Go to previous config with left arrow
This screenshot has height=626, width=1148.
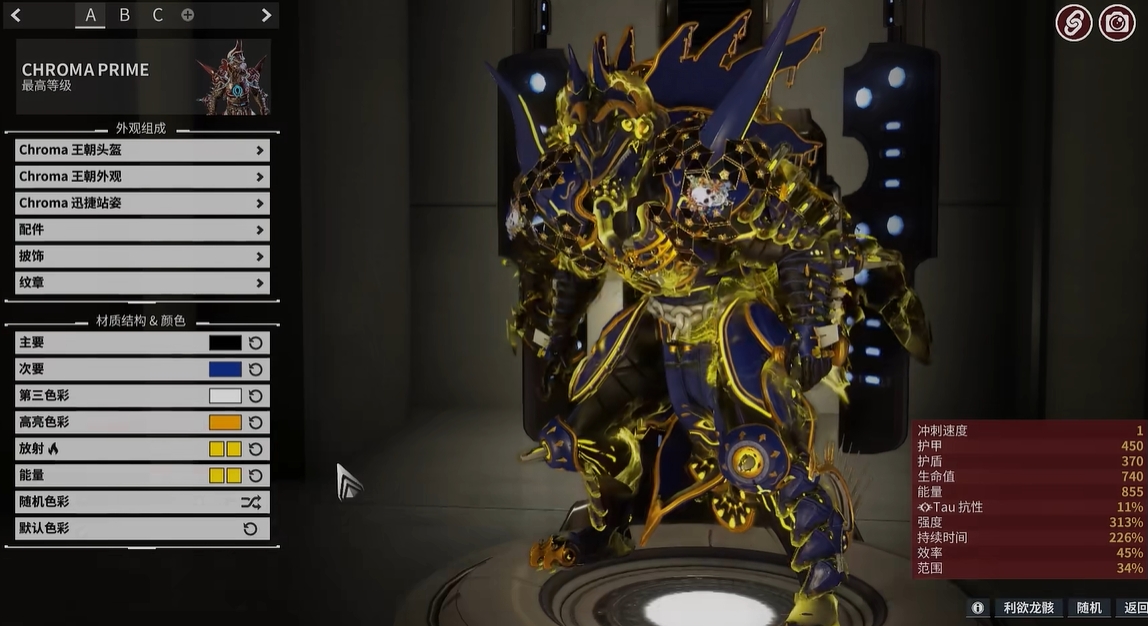pos(16,15)
